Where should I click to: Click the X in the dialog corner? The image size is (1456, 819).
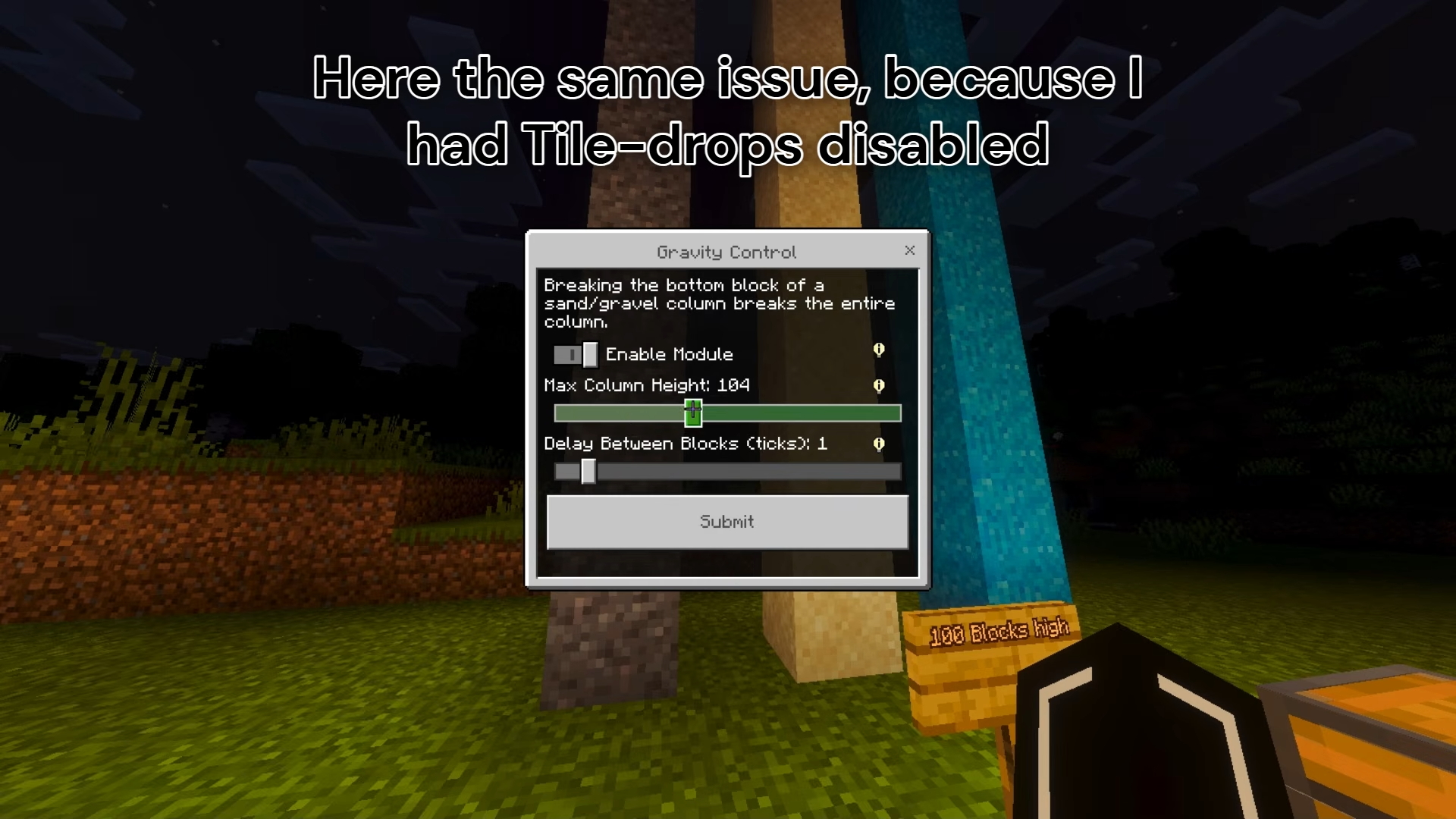point(909,251)
